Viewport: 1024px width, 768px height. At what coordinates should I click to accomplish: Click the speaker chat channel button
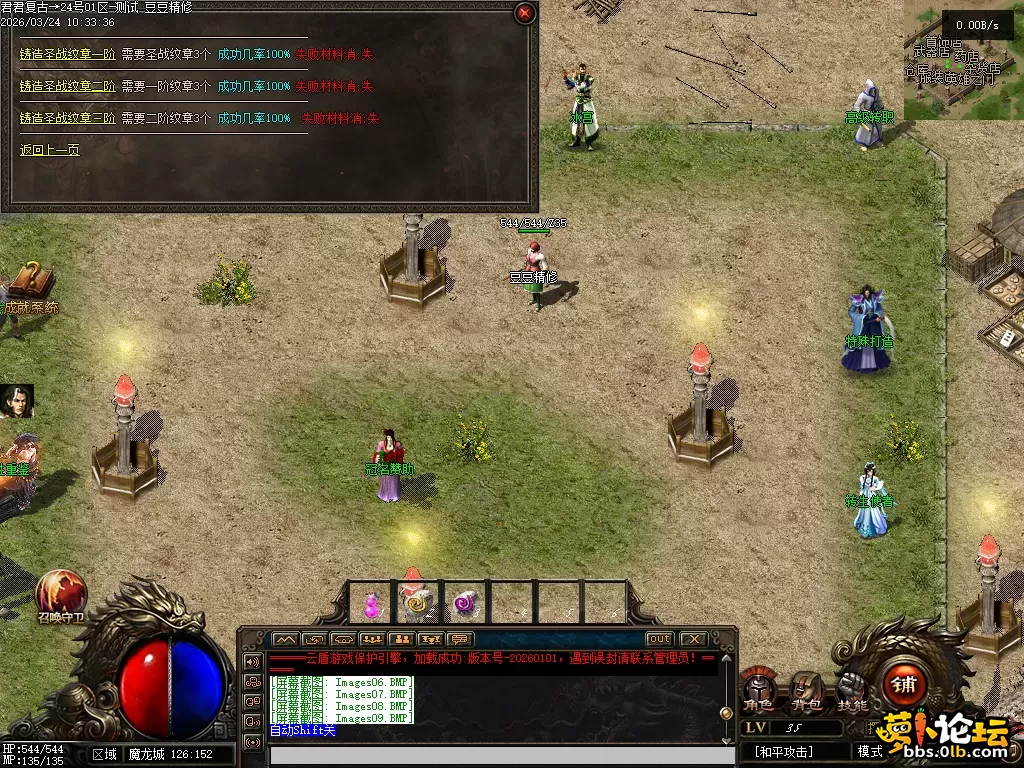pos(253,661)
